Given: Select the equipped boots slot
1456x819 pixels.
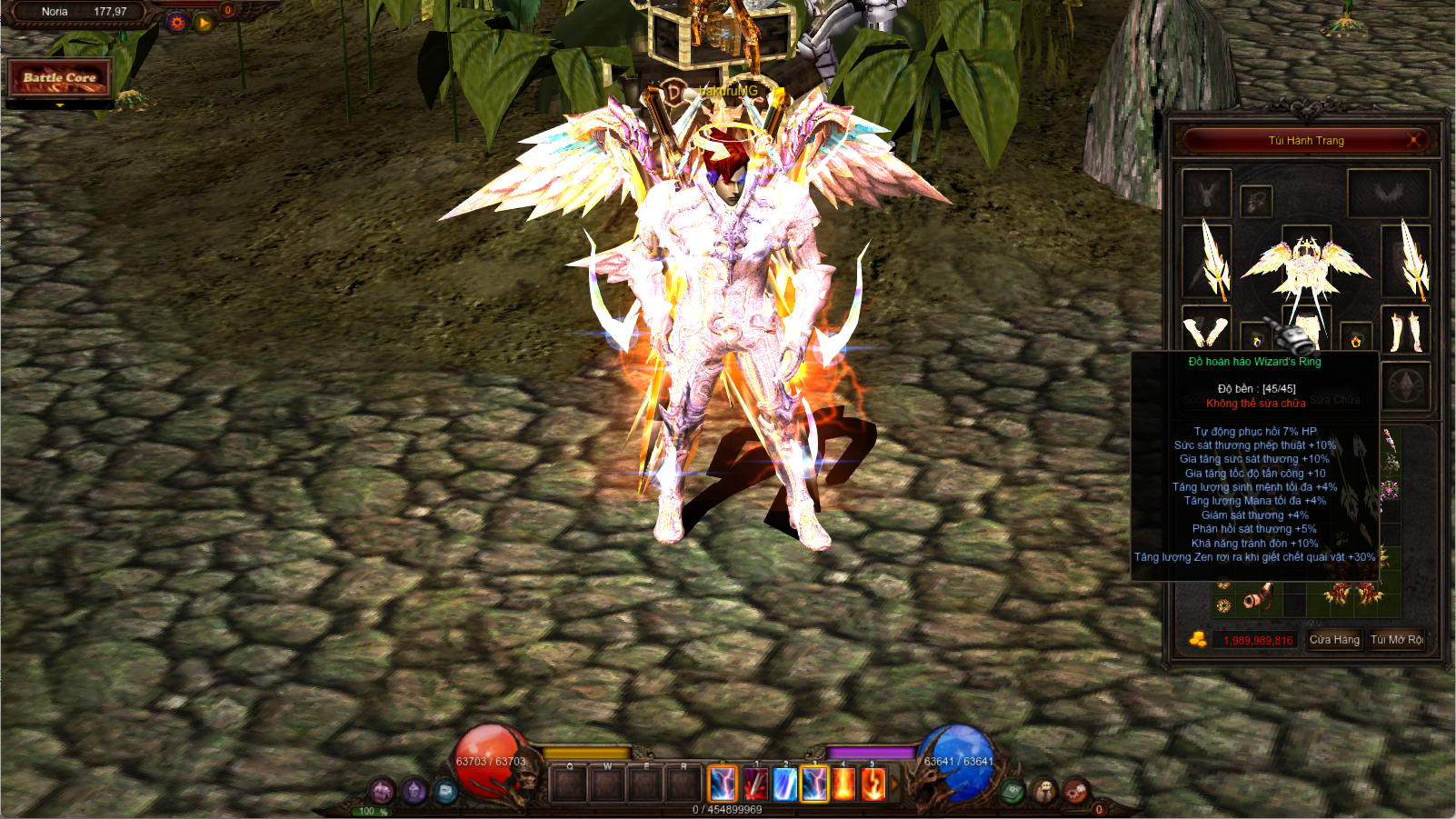Looking at the screenshot, I should tap(1406, 330).
